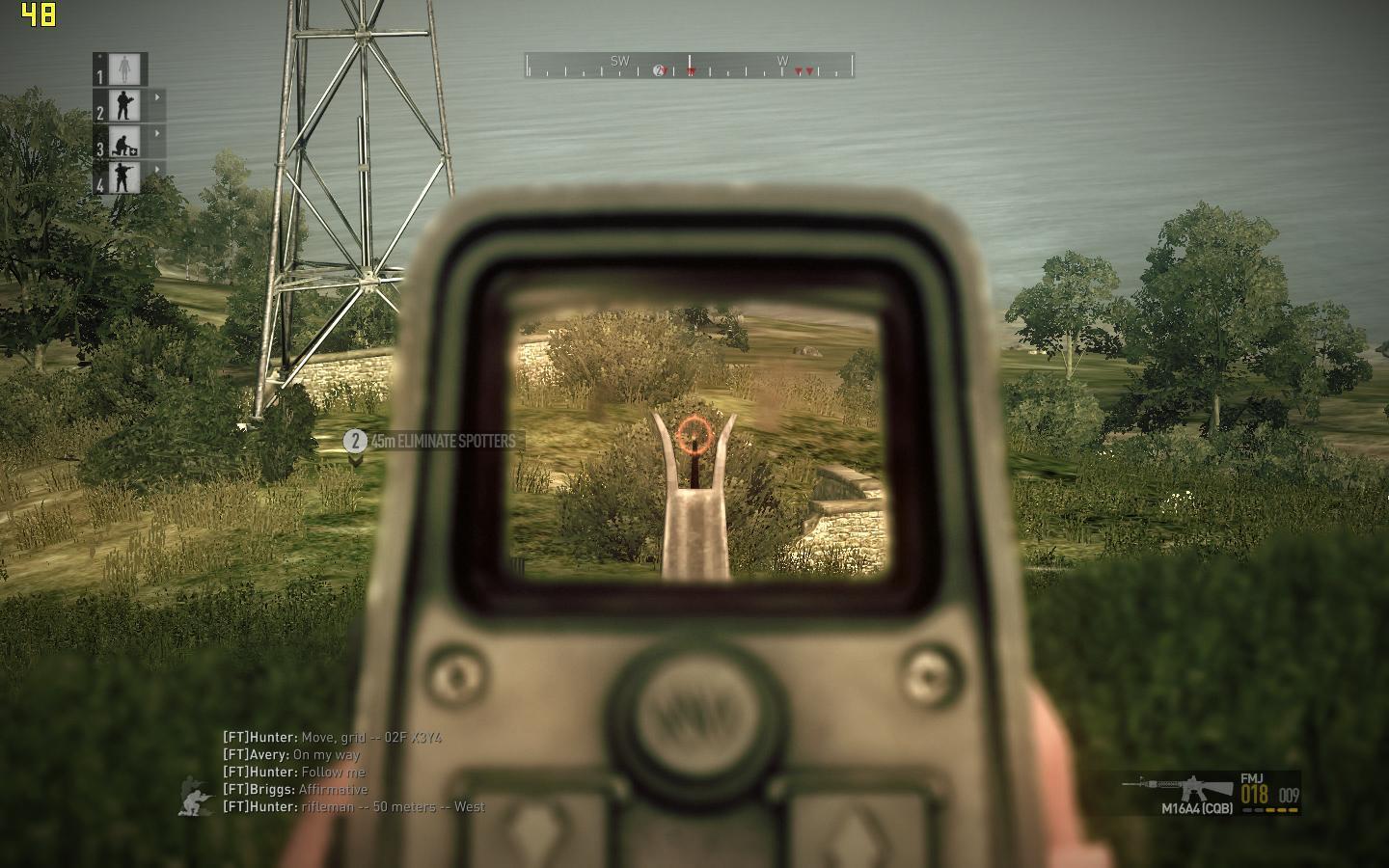Click the M16A4 (CQB) weapon icon
The width and height of the screenshot is (1389, 868).
coord(1177,787)
